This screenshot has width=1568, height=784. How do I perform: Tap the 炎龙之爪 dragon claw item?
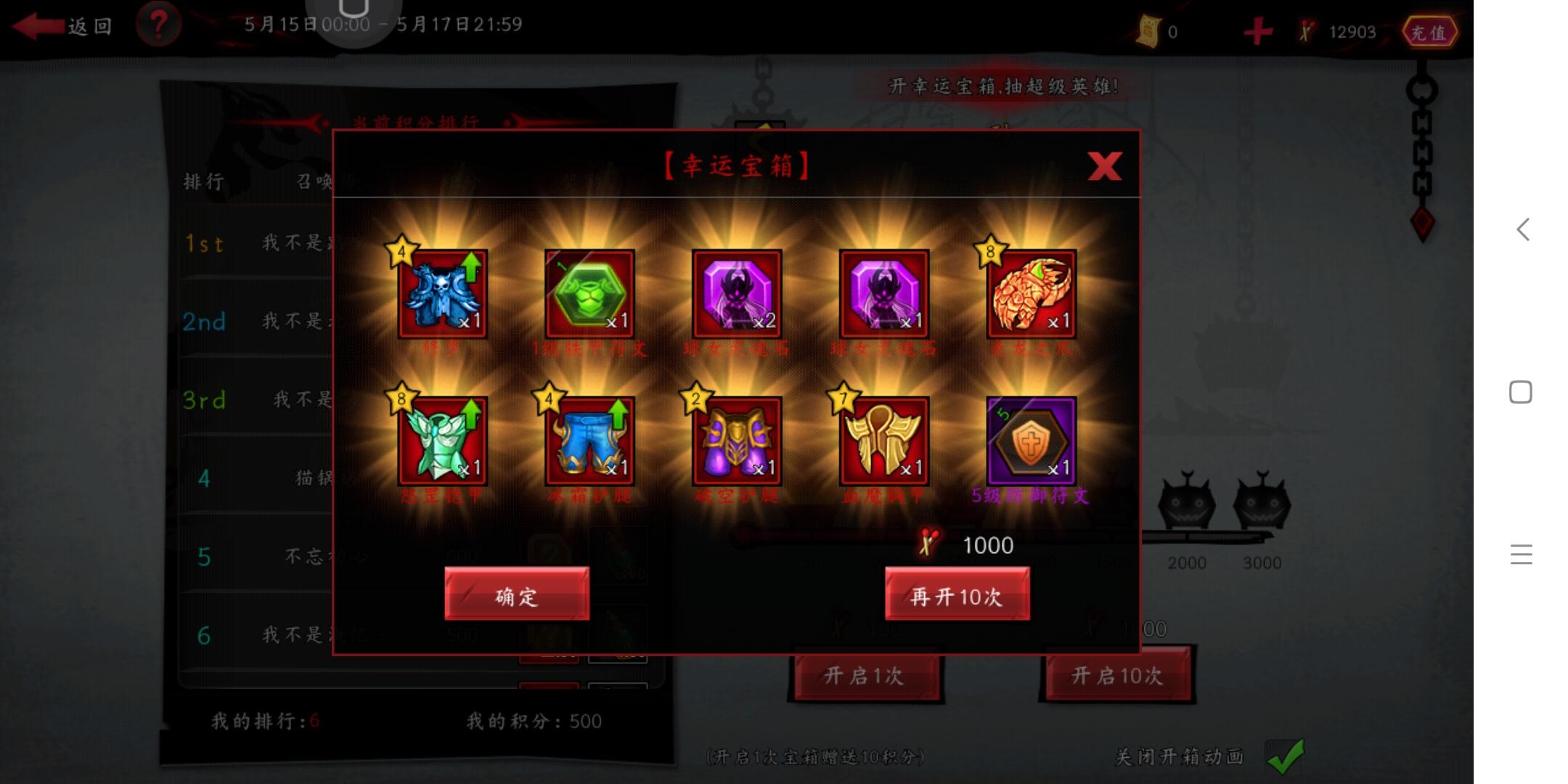click(x=1031, y=294)
